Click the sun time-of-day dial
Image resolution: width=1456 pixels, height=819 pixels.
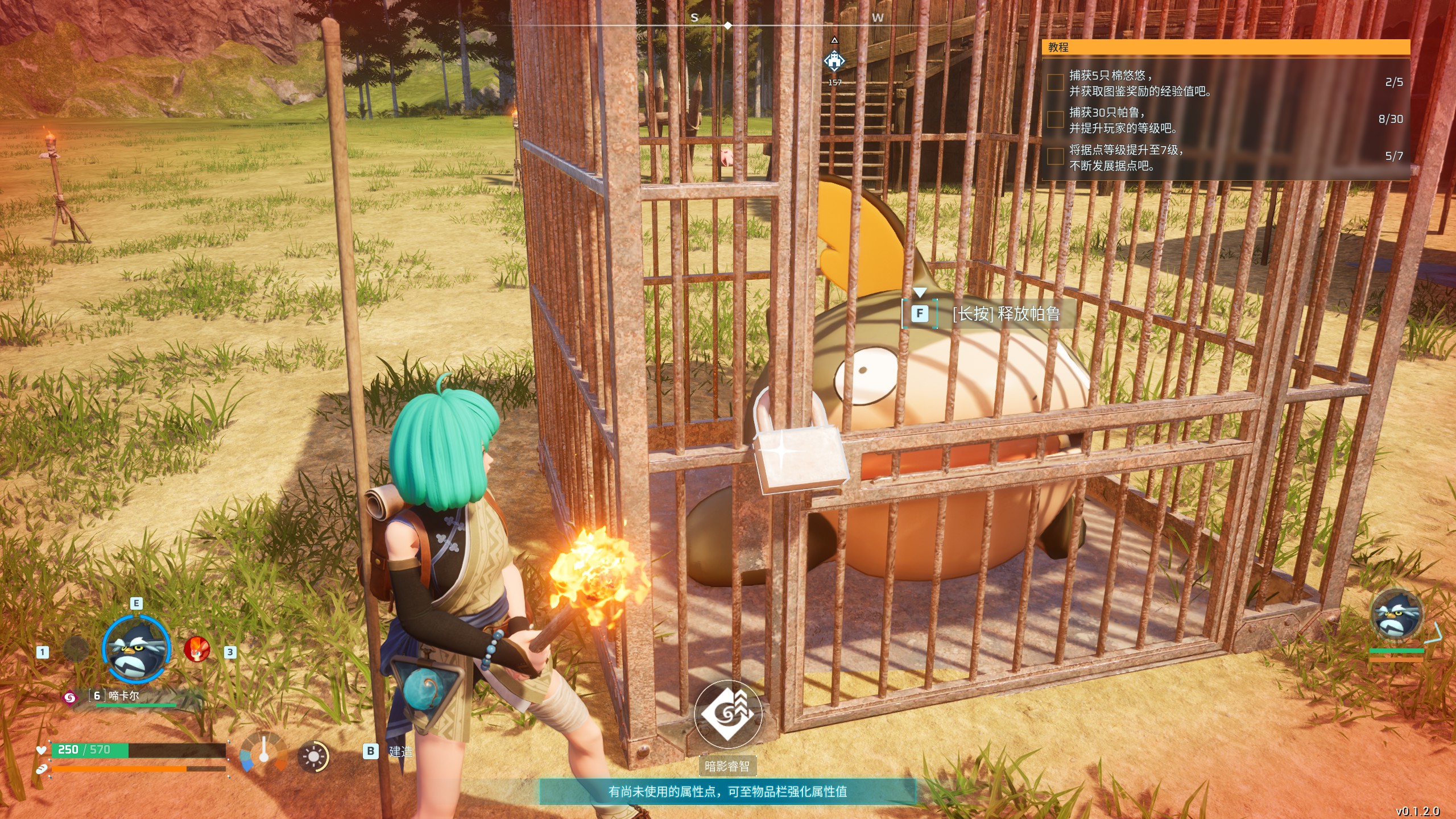coord(313,757)
